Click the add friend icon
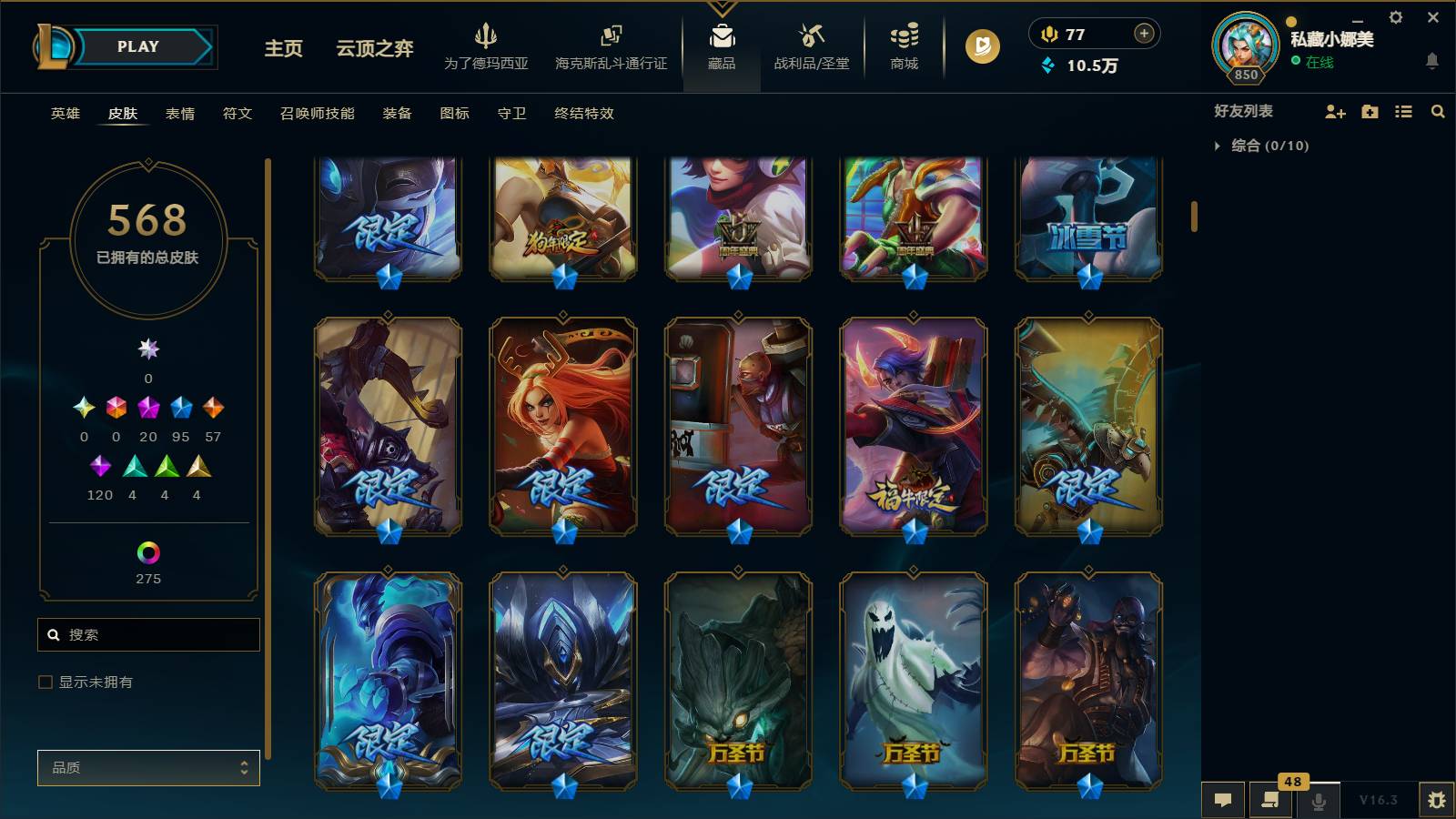 click(1334, 111)
